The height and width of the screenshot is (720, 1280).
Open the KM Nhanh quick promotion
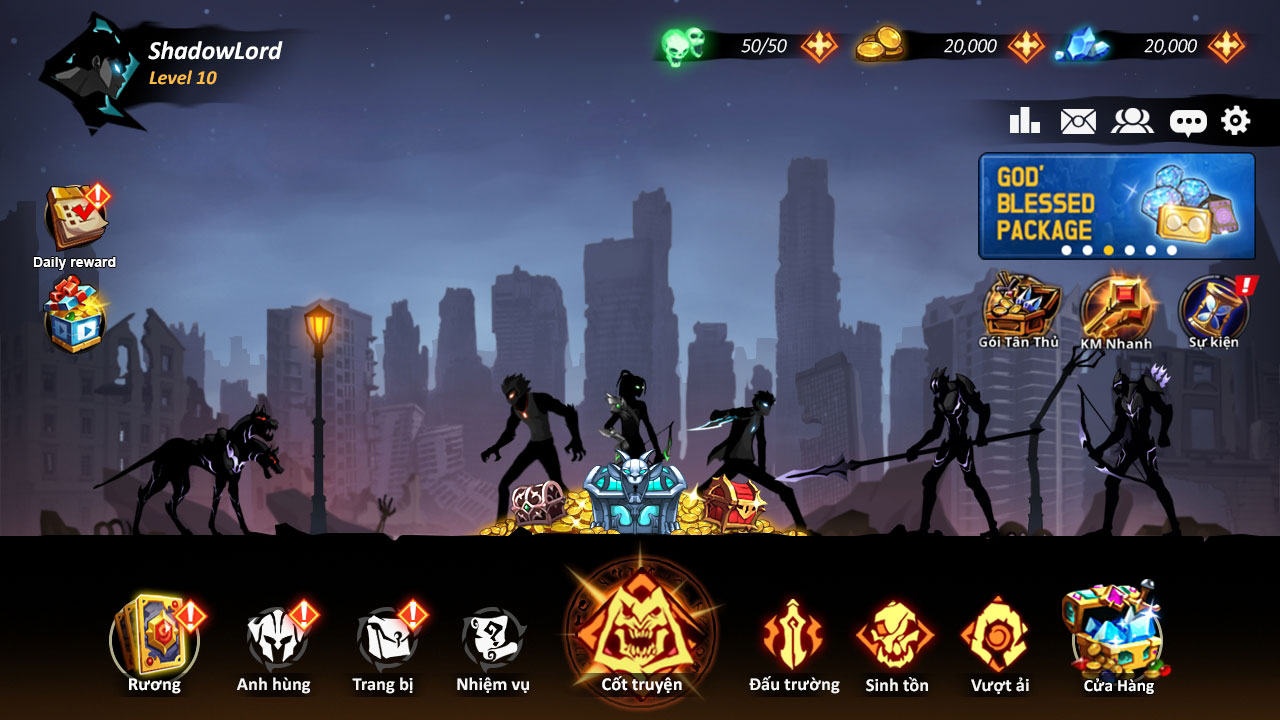click(1116, 308)
